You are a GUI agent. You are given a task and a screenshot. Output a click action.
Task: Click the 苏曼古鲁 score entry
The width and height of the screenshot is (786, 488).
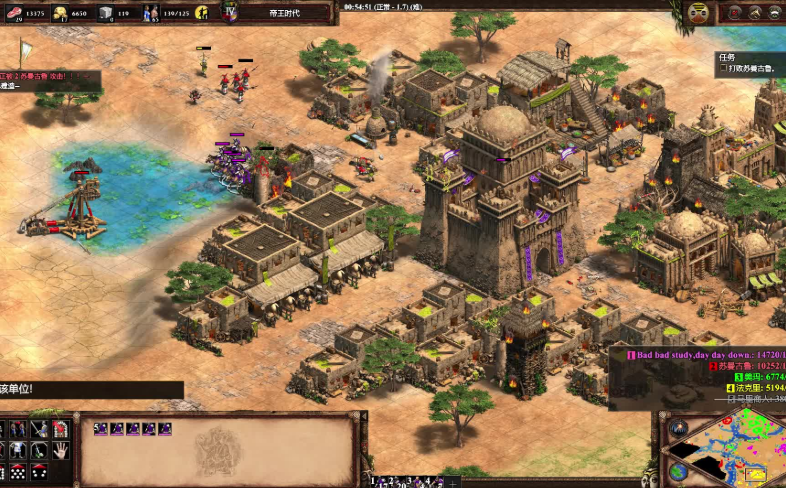click(747, 366)
